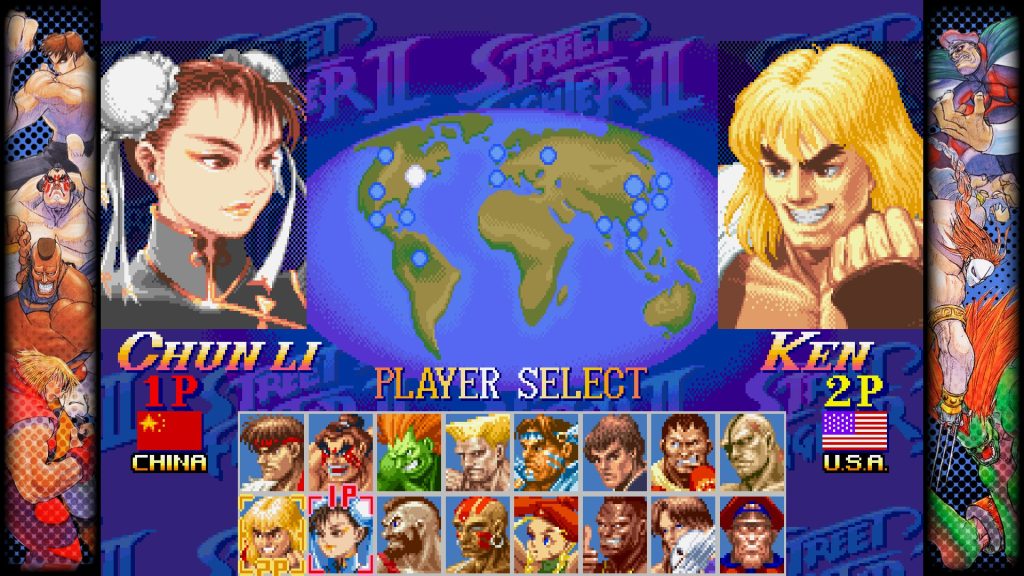This screenshot has height=576, width=1024.
Task: Pick Balrog the boxer
Action: 684,452
